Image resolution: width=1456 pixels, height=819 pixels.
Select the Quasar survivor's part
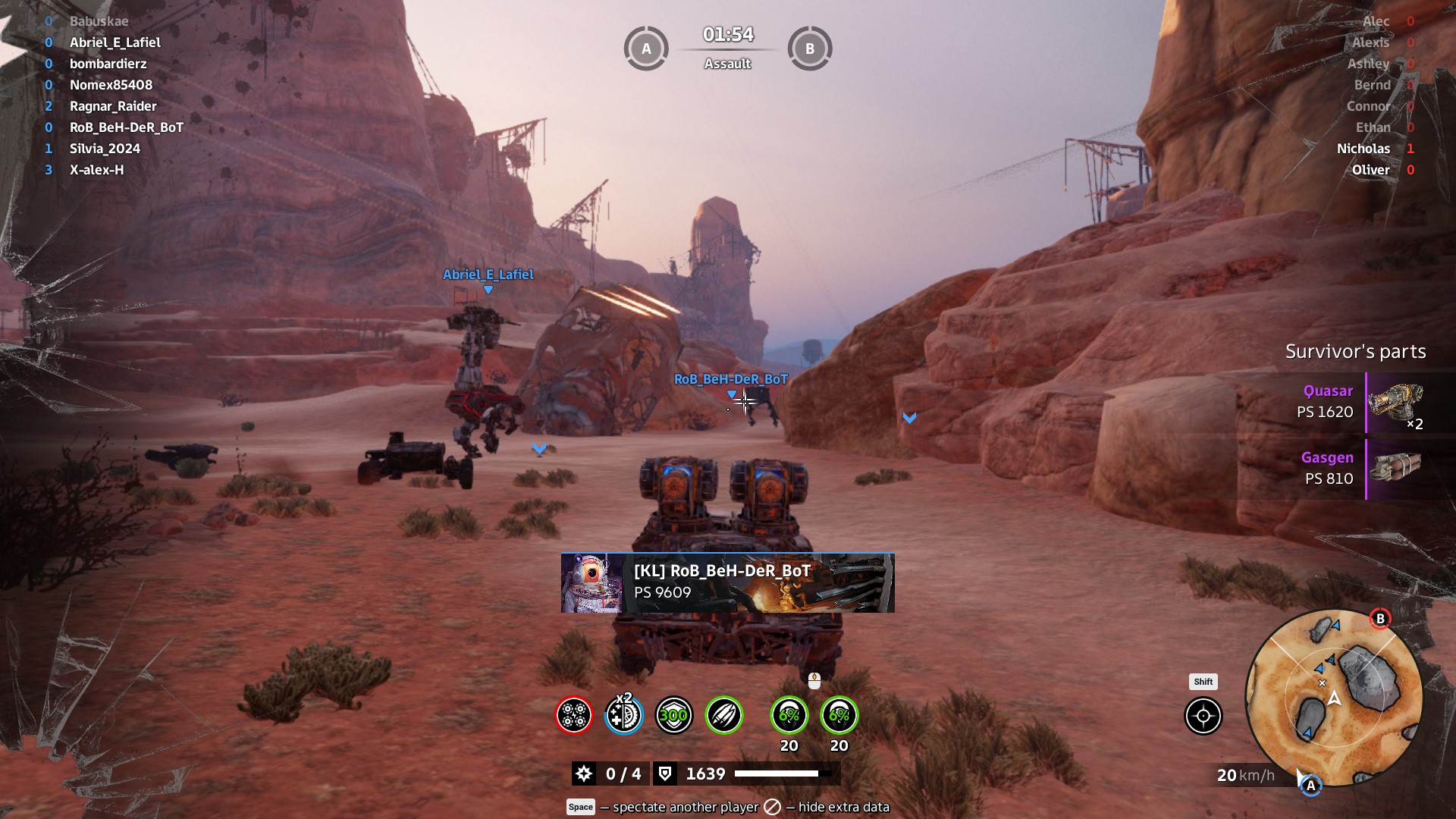coord(1394,402)
